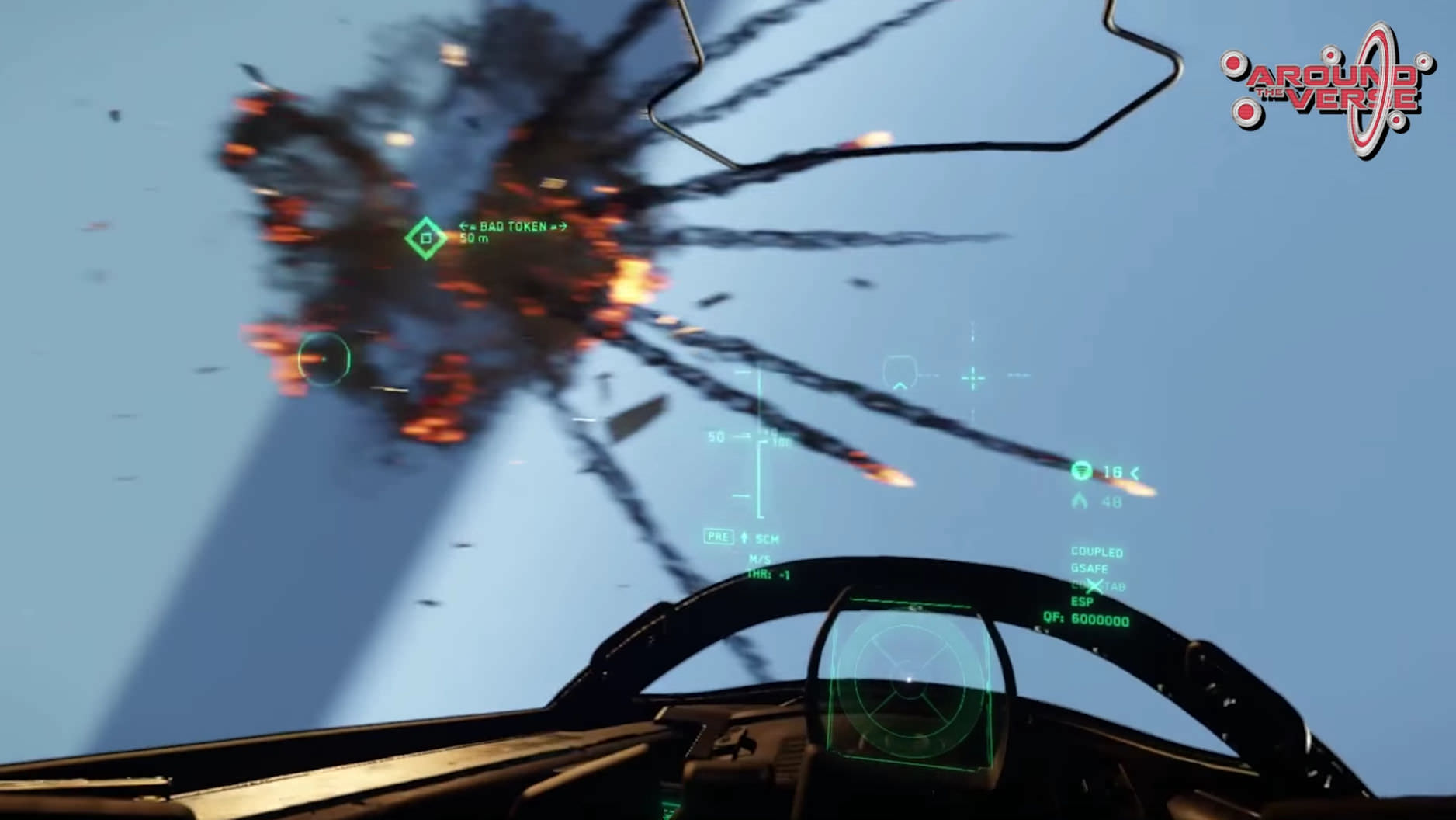The width and height of the screenshot is (1456, 820).
Task: Click the circular lead aiming reticle
Action: (x=324, y=359)
